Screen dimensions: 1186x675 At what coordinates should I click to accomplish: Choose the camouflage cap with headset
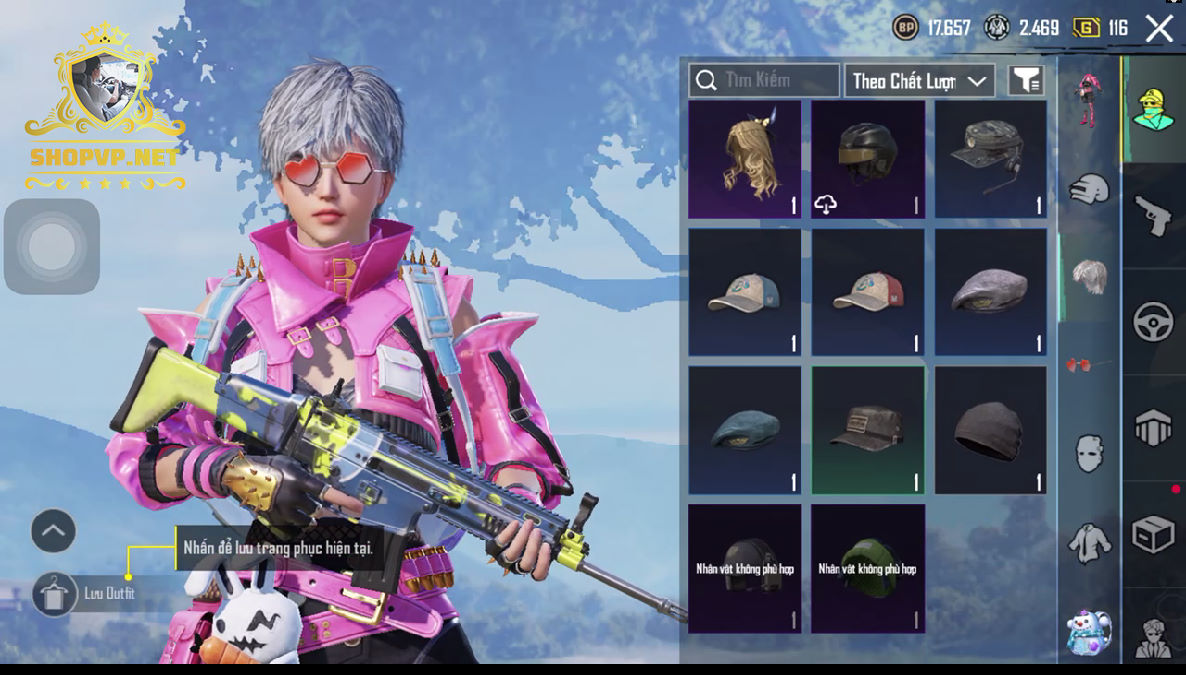(991, 159)
